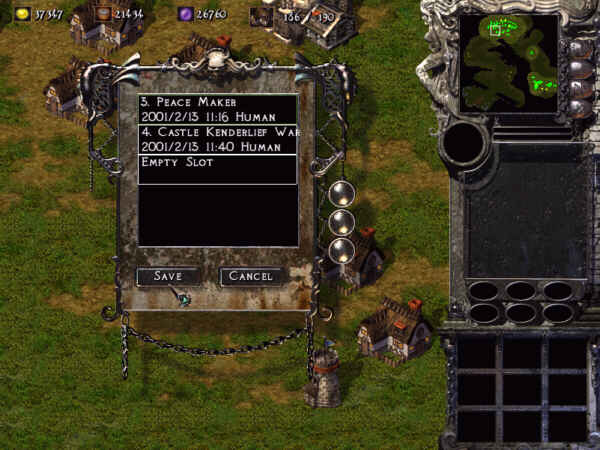Click the Save button

click(166, 276)
